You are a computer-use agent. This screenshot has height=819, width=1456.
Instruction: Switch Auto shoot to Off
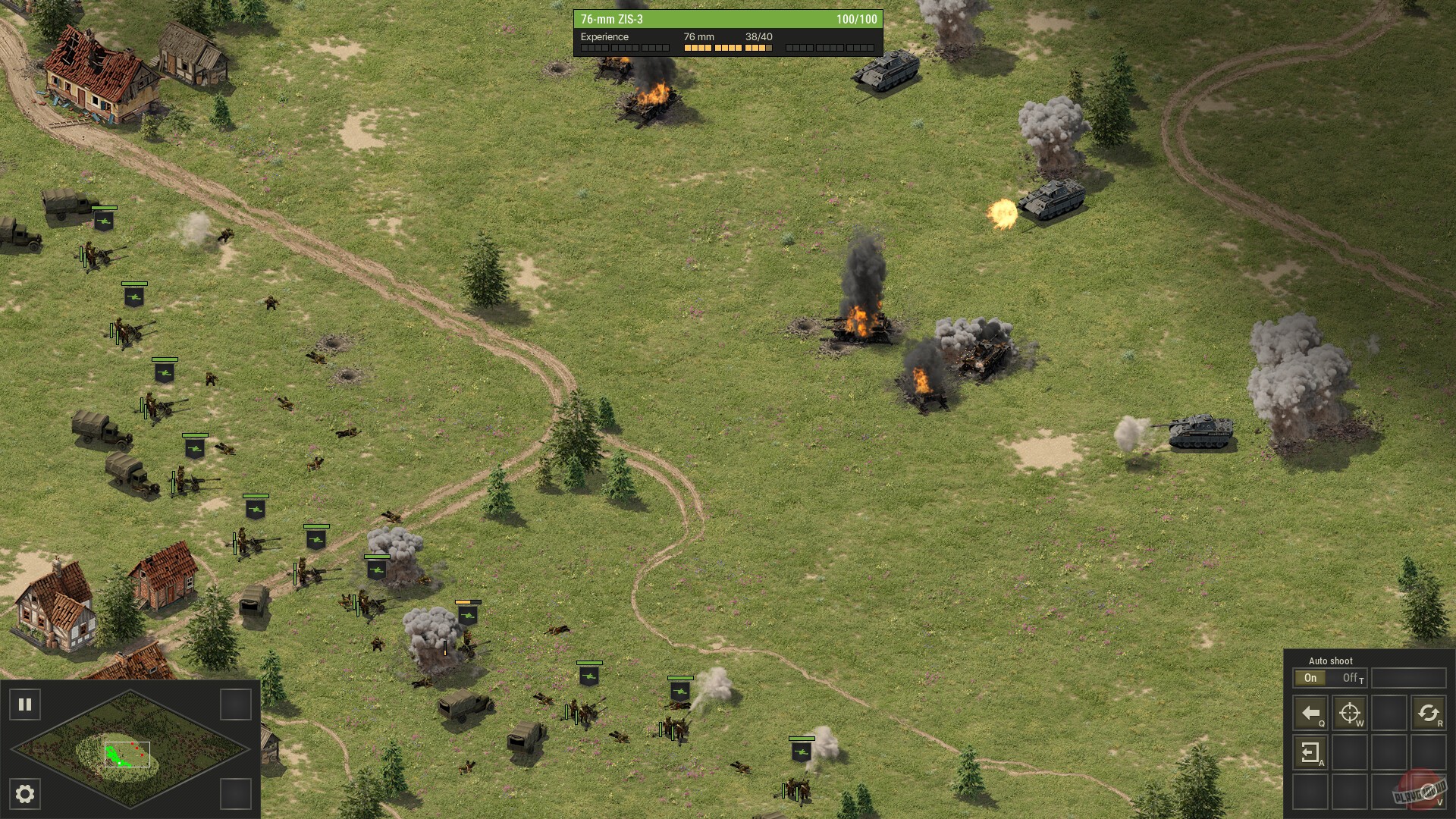click(x=1350, y=678)
